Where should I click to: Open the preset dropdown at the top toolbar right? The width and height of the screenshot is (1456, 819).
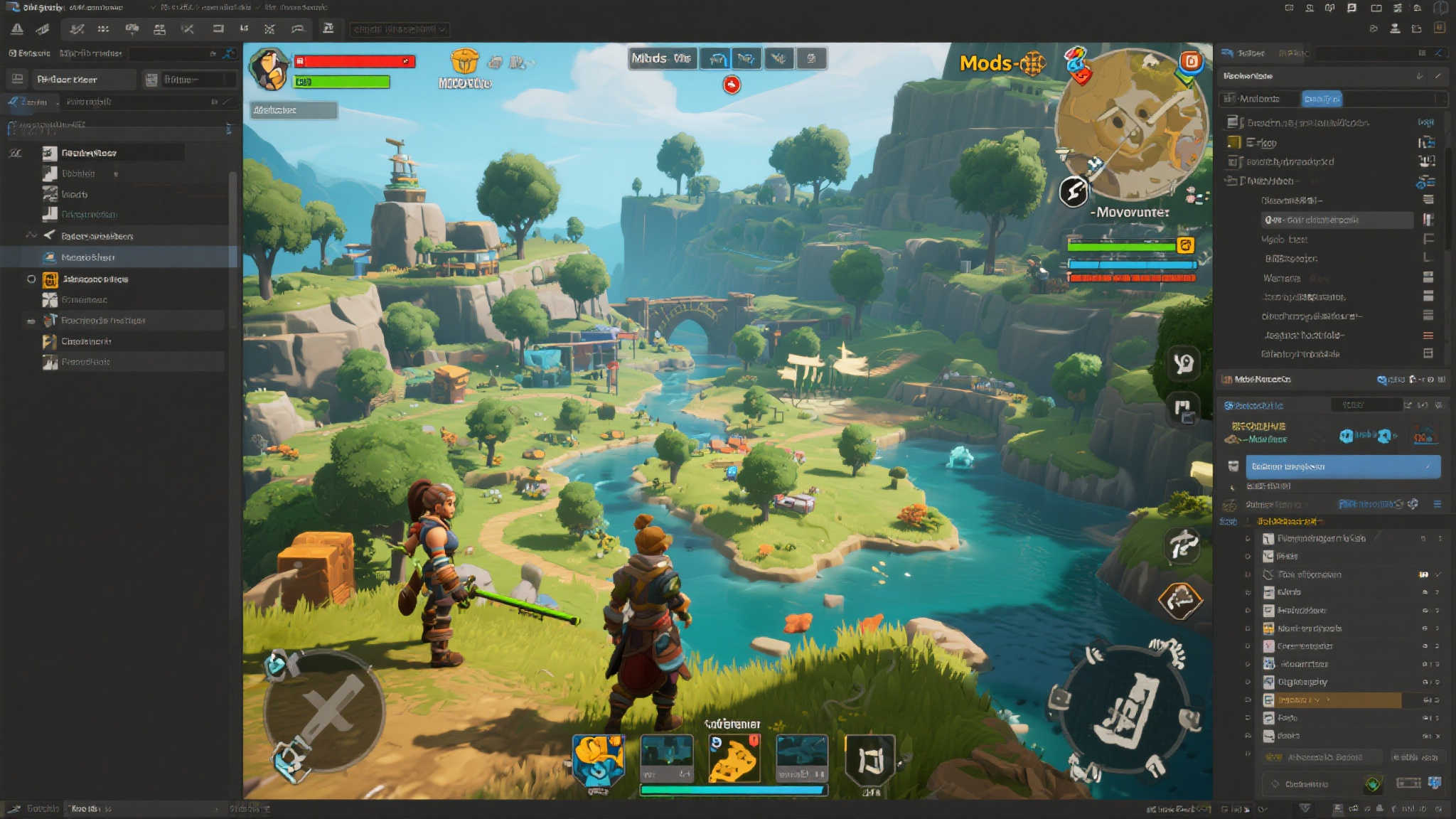pyautogui.click(x=398, y=29)
